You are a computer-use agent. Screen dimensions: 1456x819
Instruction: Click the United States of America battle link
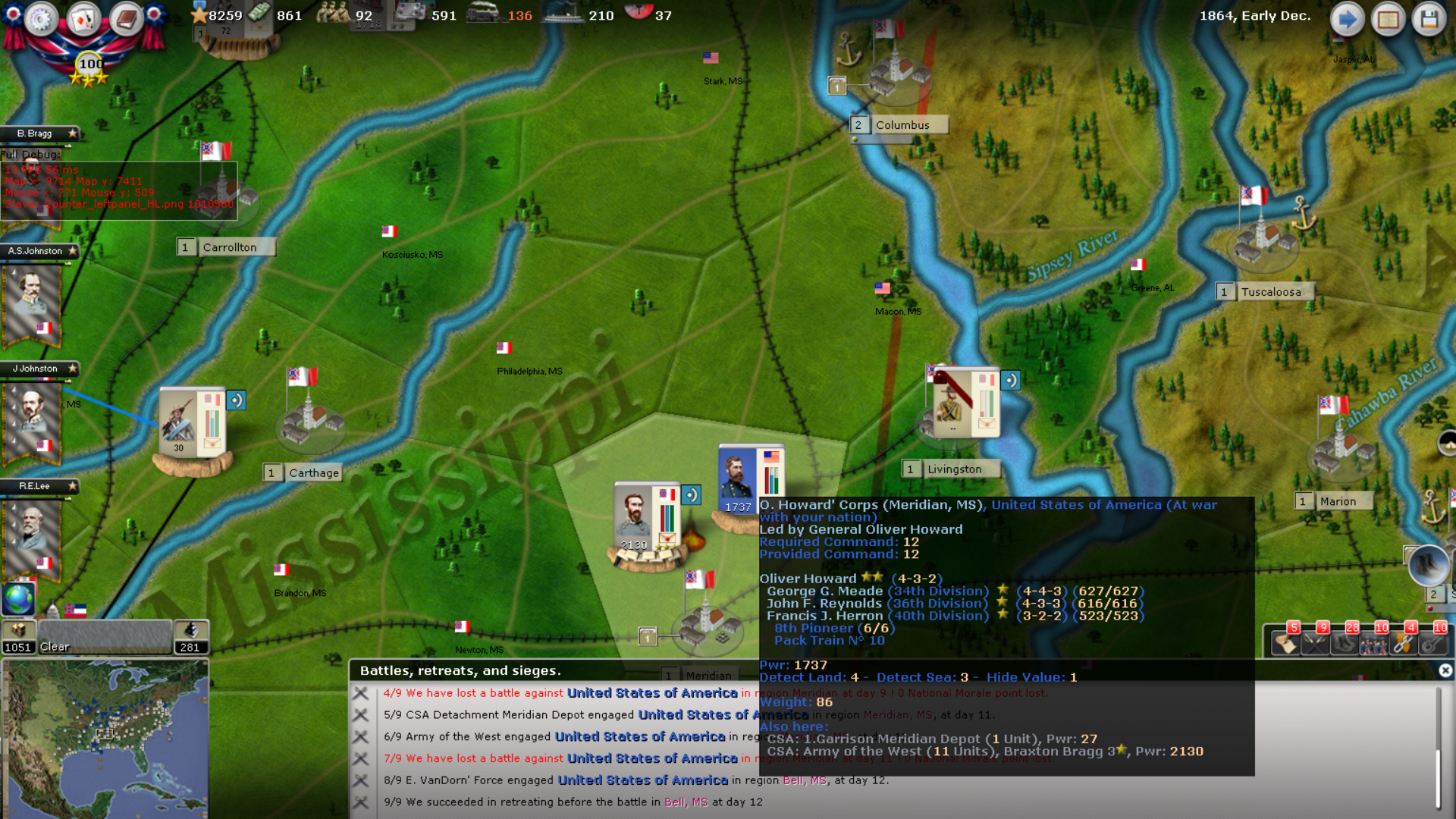651,692
